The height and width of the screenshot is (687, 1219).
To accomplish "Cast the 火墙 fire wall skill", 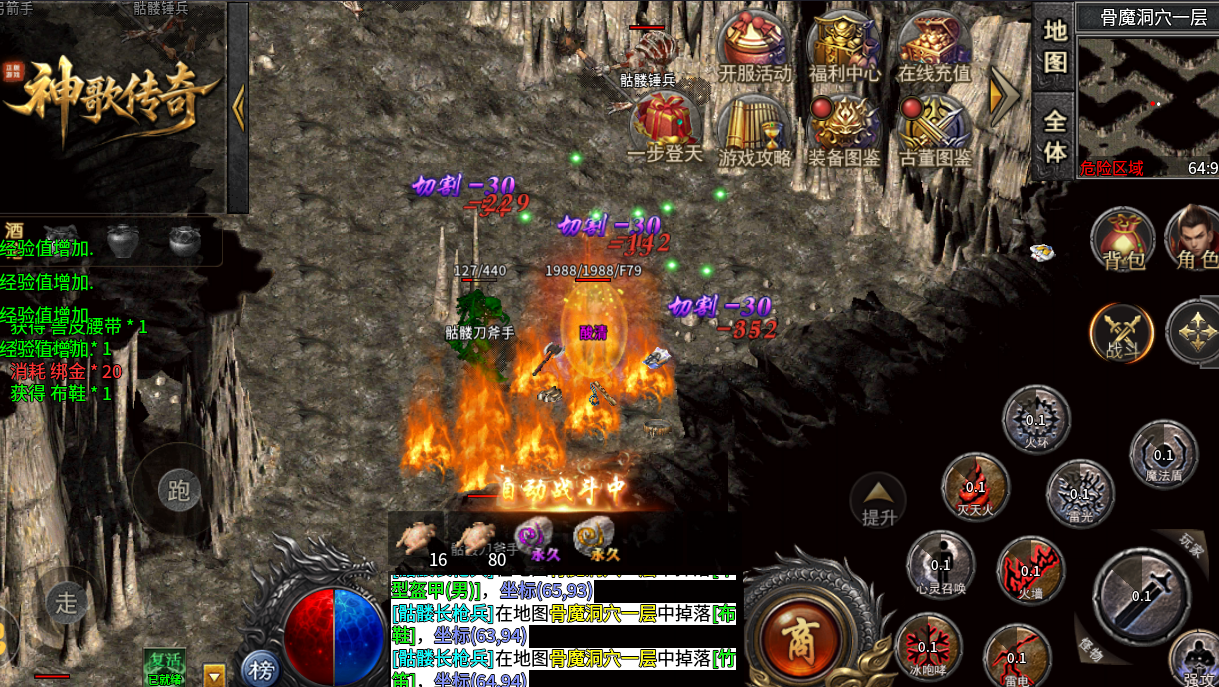I will coord(1030,571).
